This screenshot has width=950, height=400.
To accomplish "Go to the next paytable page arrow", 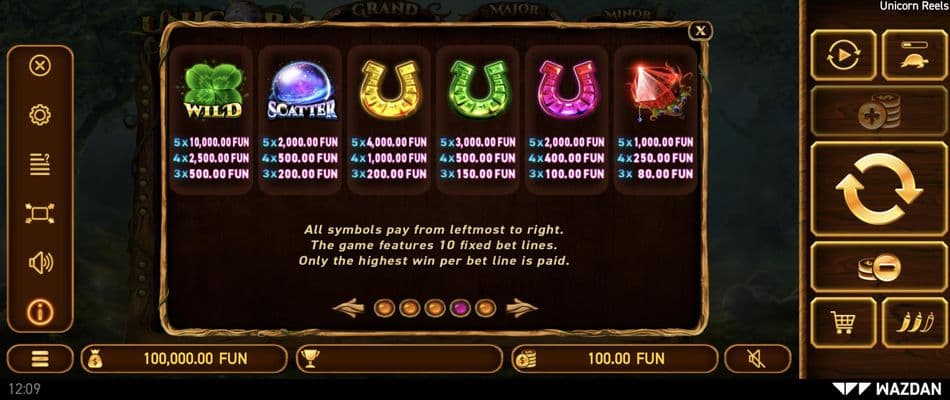I will click(522, 307).
